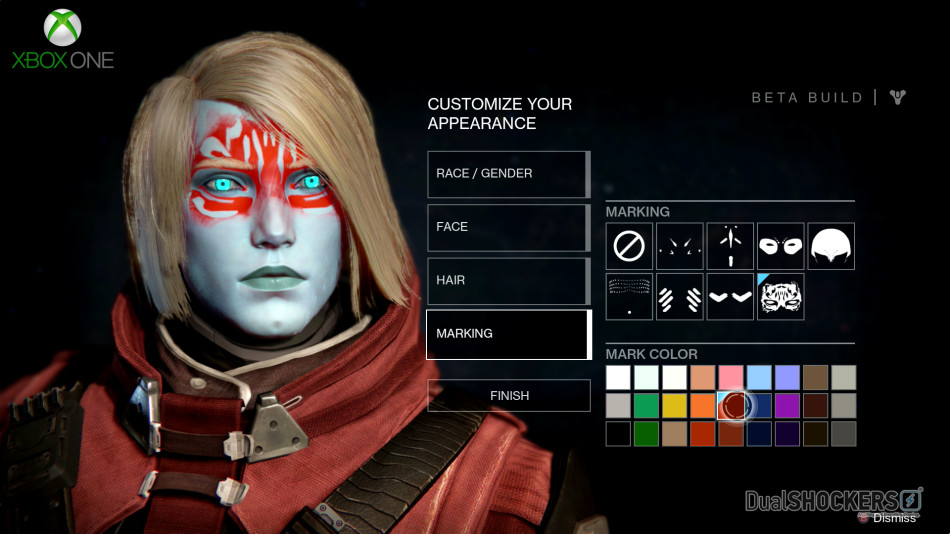Select the eye mask marking
Image resolution: width=950 pixels, height=534 pixels.
tap(780, 246)
